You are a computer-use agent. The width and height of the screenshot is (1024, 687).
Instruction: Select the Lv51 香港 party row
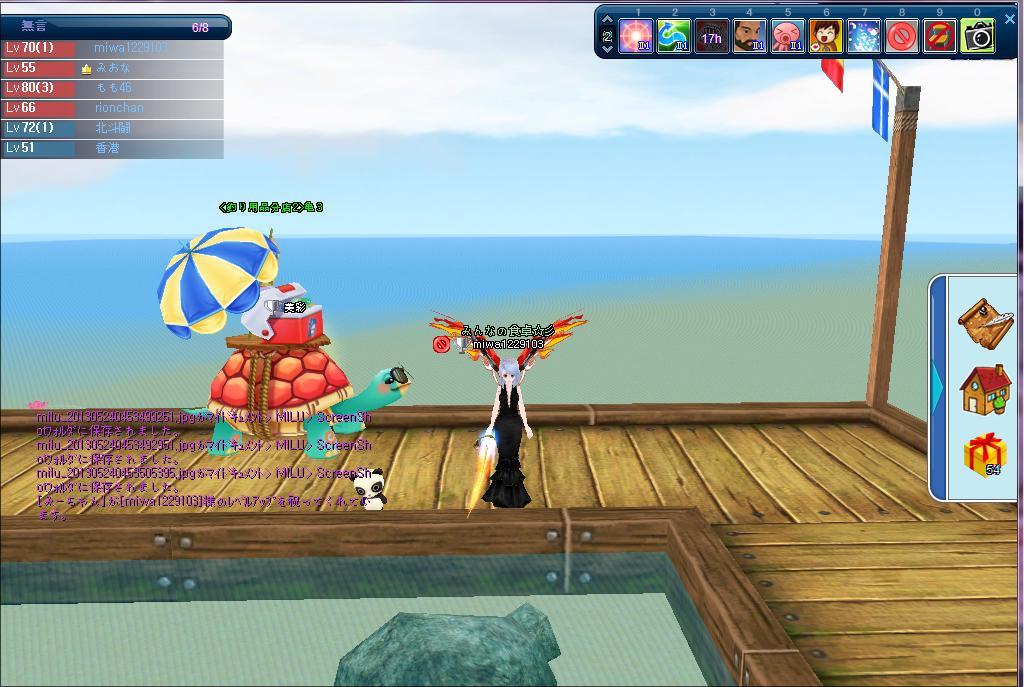112,148
